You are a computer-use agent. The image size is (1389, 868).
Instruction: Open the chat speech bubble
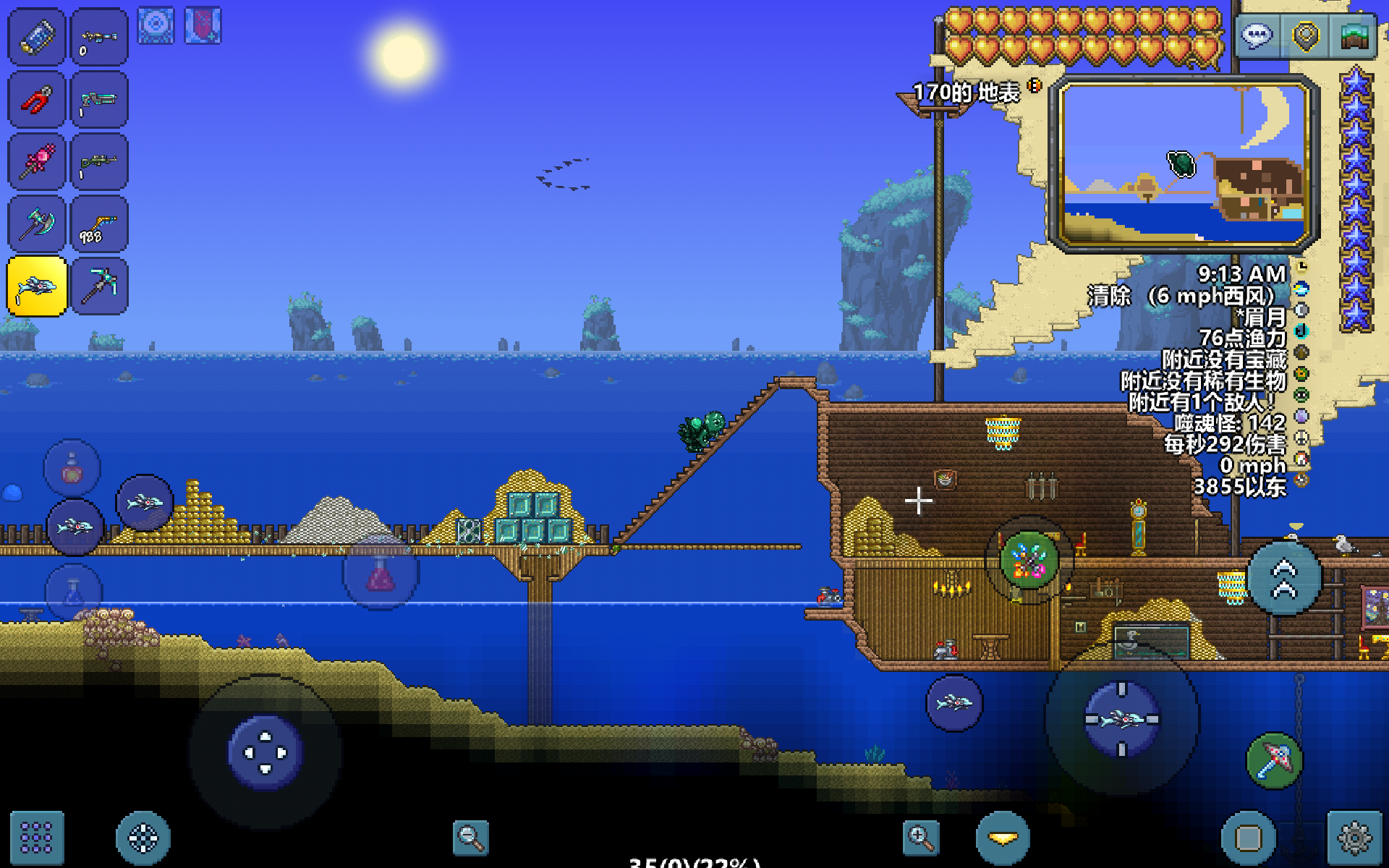coord(1257,35)
